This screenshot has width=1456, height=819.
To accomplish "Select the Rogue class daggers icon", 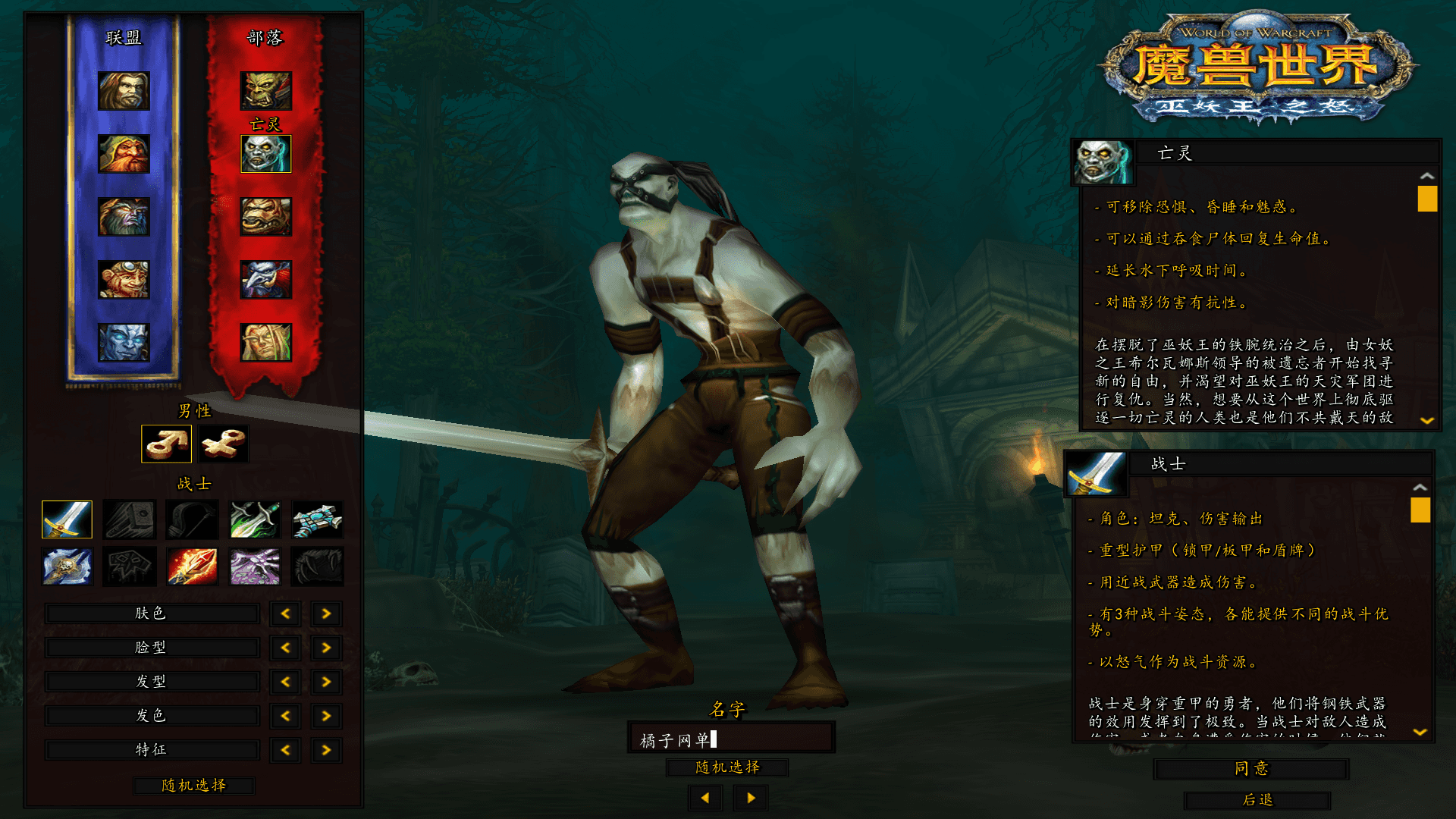I will [256, 520].
